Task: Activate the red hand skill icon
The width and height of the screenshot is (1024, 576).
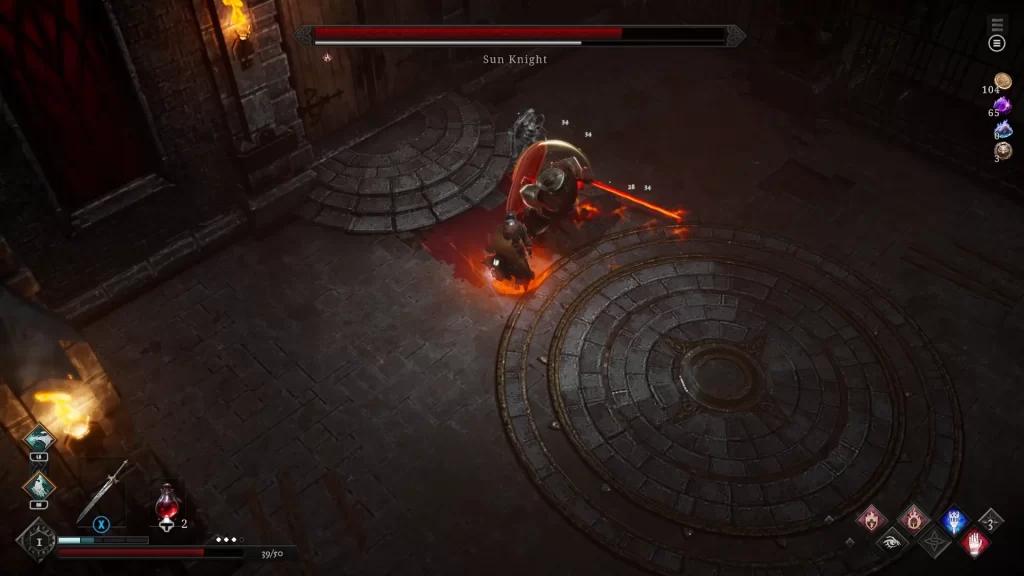Action: coord(975,542)
